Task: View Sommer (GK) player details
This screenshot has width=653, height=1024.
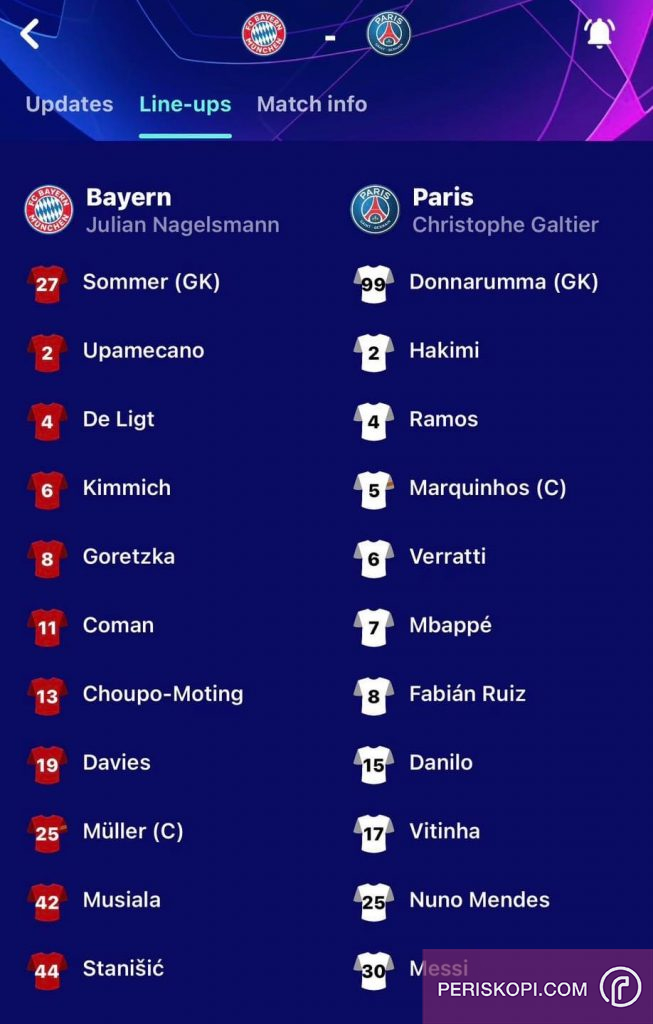Action: pyautogui.click(x=150, y=282)
